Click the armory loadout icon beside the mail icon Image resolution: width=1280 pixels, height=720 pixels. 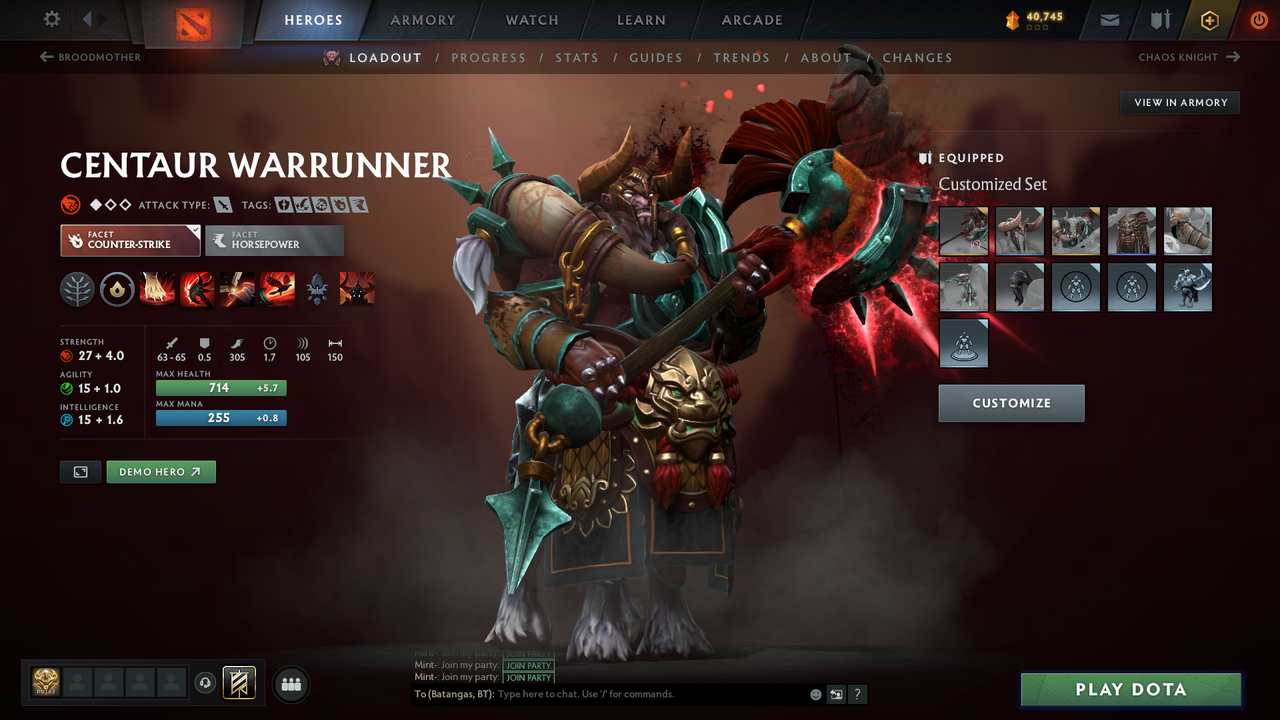[x=1160, y=19]
